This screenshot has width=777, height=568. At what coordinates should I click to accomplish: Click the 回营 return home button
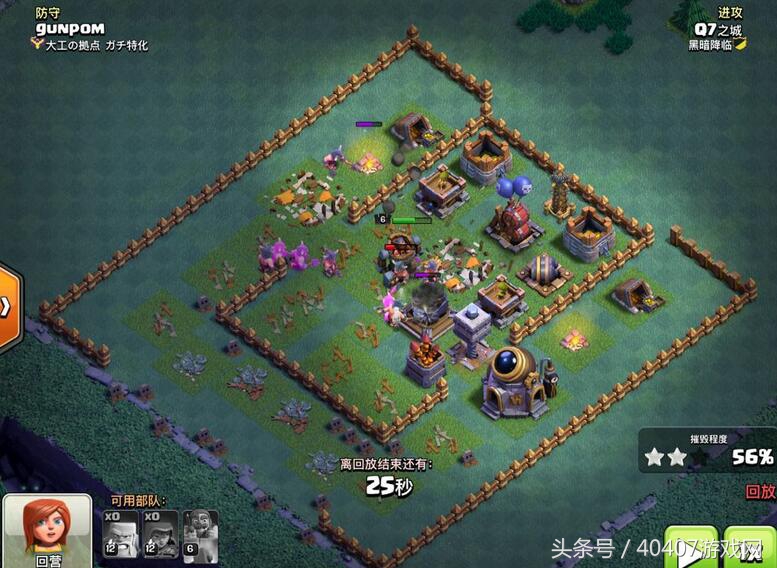click(x=47, y=530)
